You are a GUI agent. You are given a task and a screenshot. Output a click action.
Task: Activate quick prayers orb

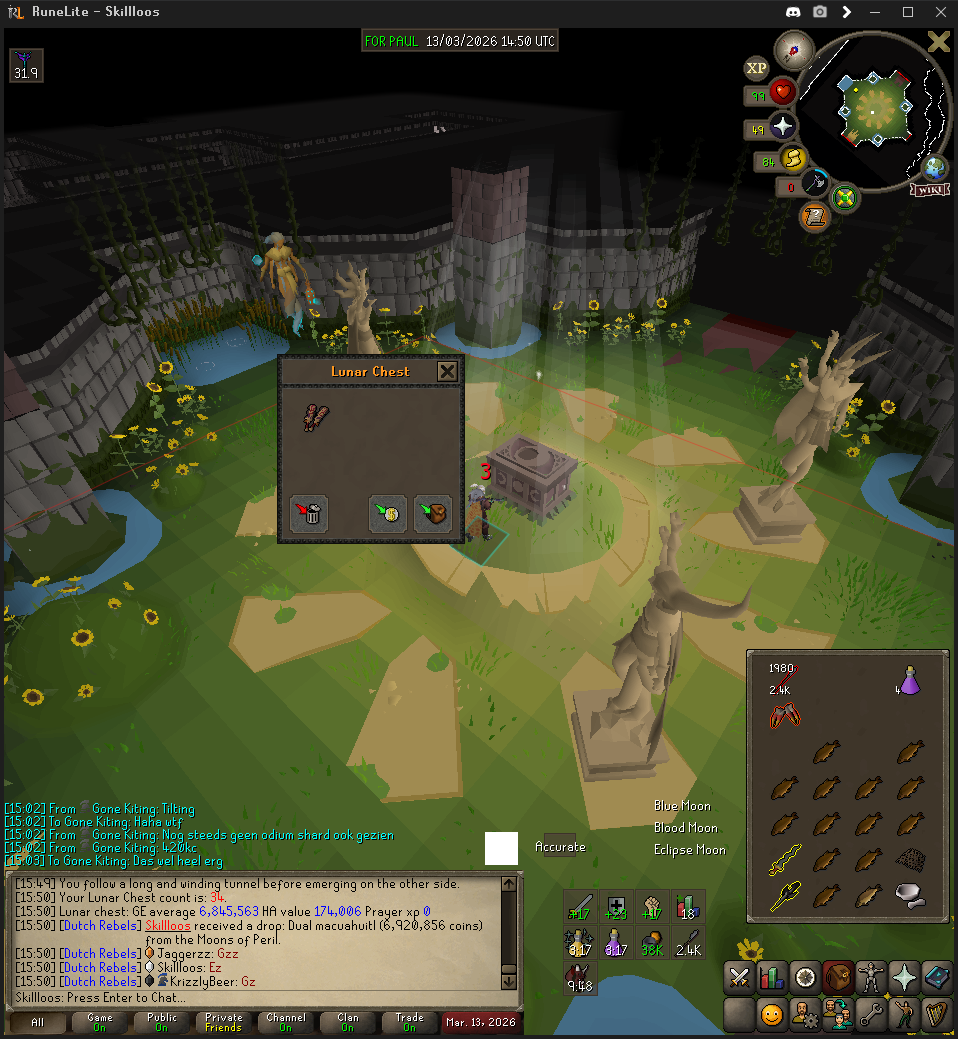[782, 128]
